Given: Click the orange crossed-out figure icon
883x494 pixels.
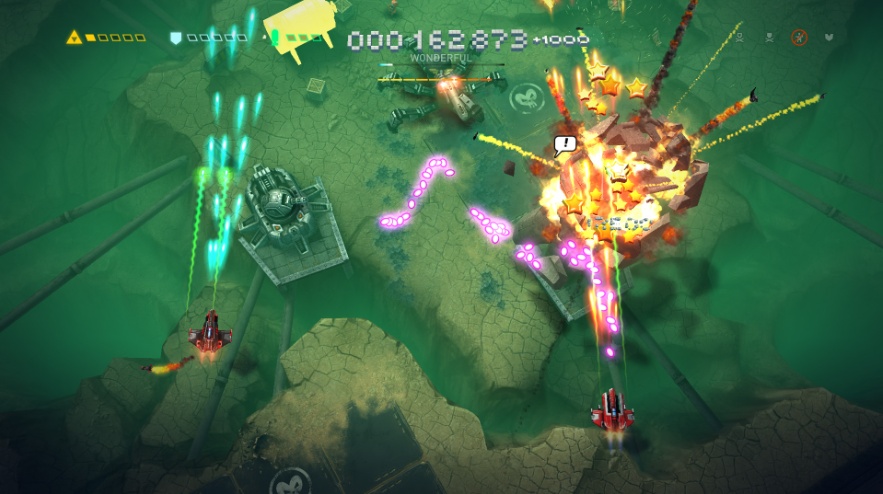Looking at the screenshot, I should click(798, 38).
